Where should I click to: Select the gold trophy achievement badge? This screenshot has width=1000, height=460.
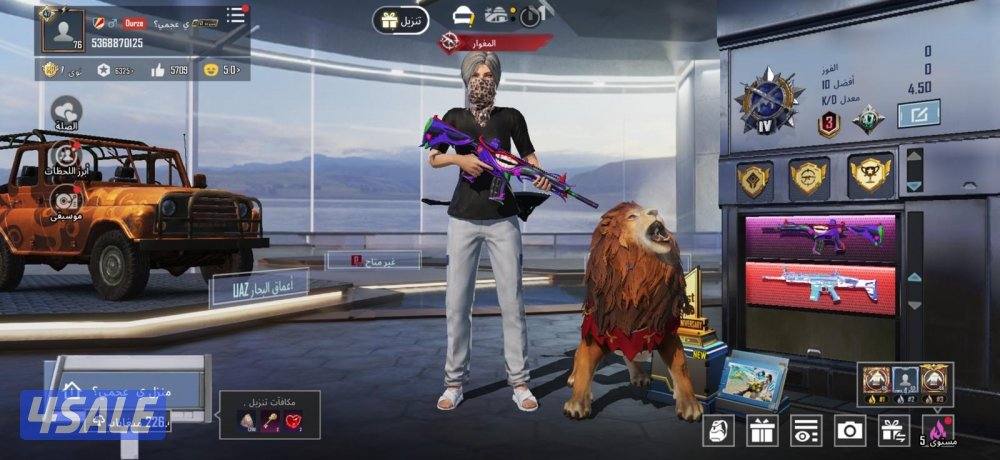click(870, 177)
